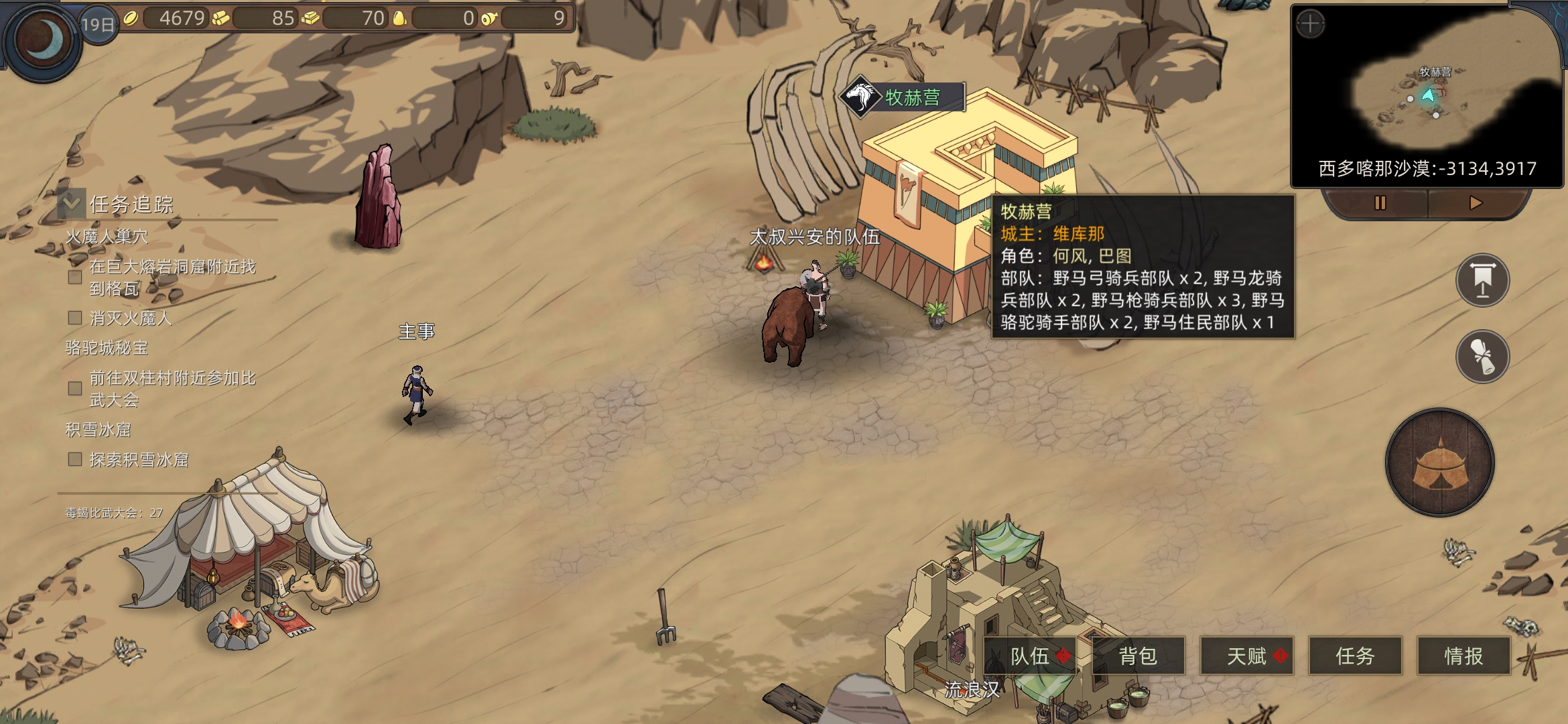Select the 火魔人巢穴 quest title
The image size is (1568, 724).
pos(107,237)
